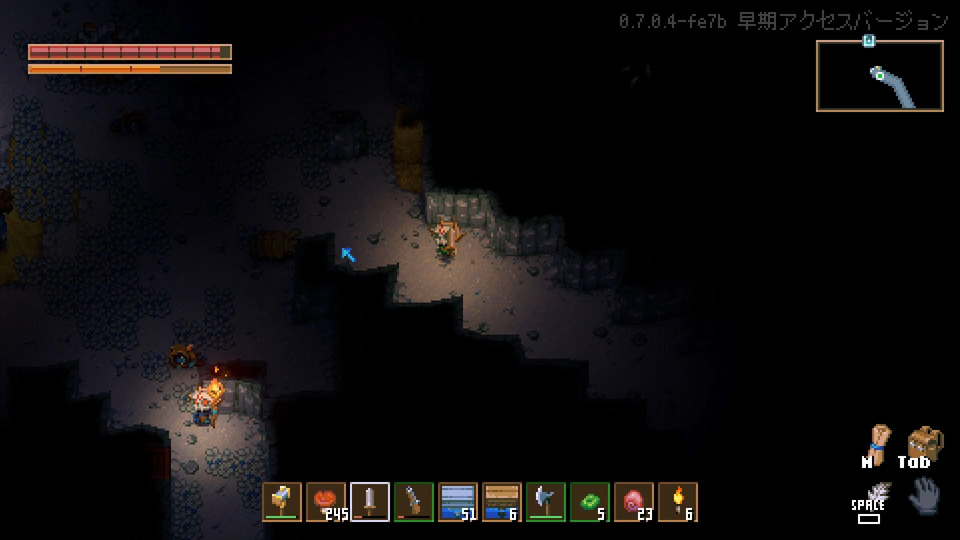Switch to the pickaxe hotbar slot
Screen dimensions: 960x540
546,502
